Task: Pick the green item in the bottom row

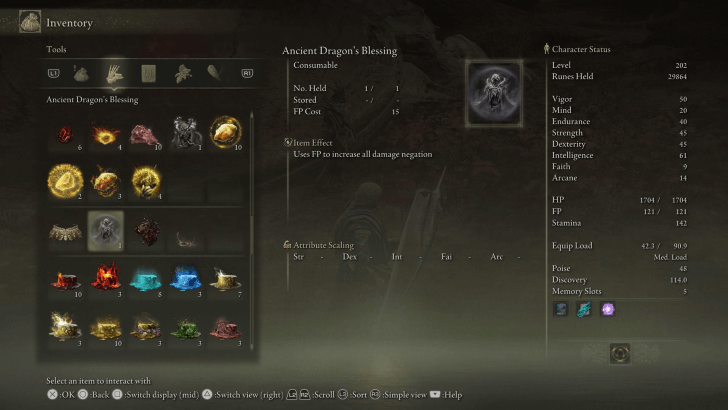Action: pyautogui.click(x=185, y=328)
